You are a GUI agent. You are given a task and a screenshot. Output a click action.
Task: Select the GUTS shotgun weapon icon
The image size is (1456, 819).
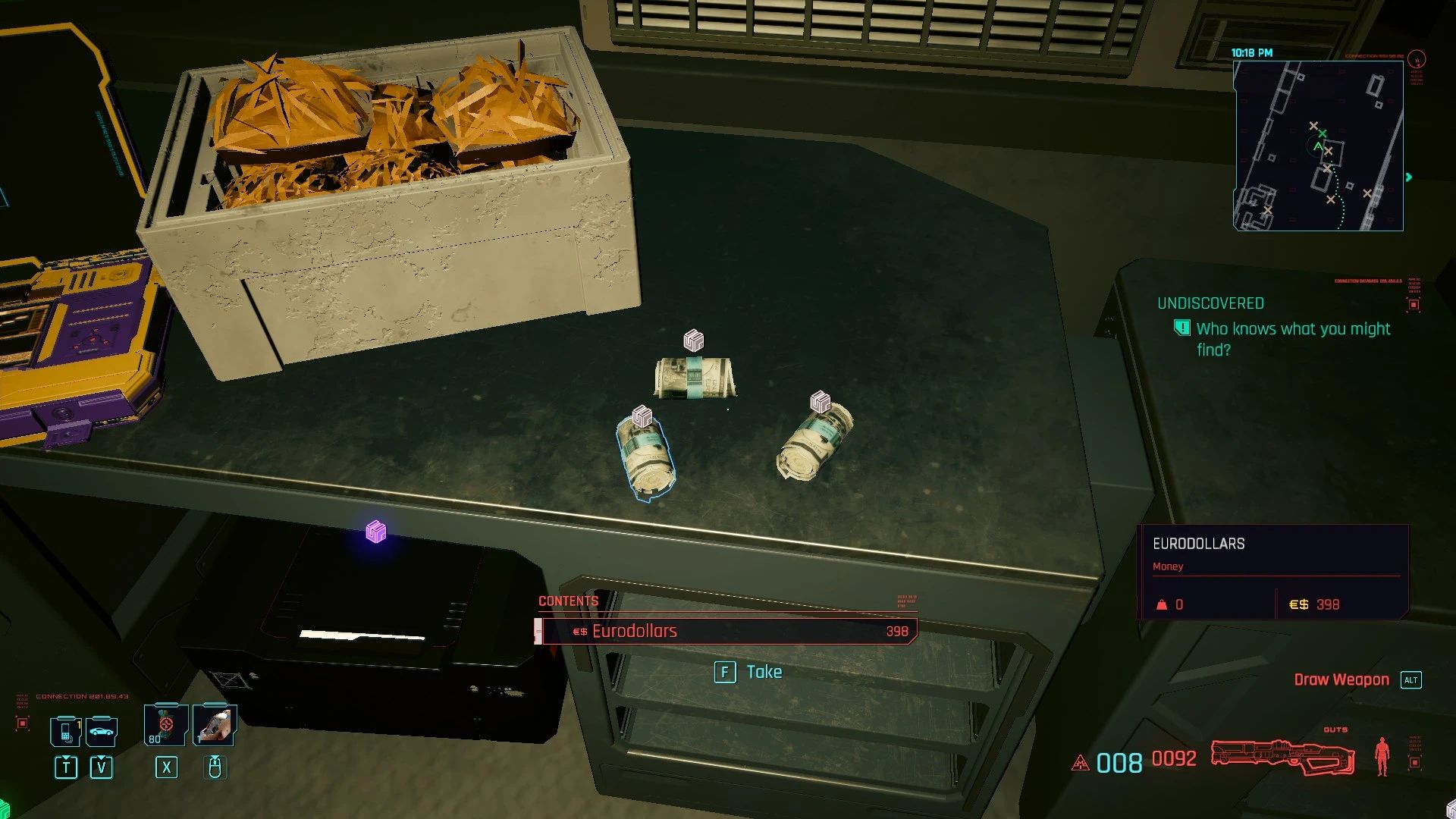click(1282, 756)
